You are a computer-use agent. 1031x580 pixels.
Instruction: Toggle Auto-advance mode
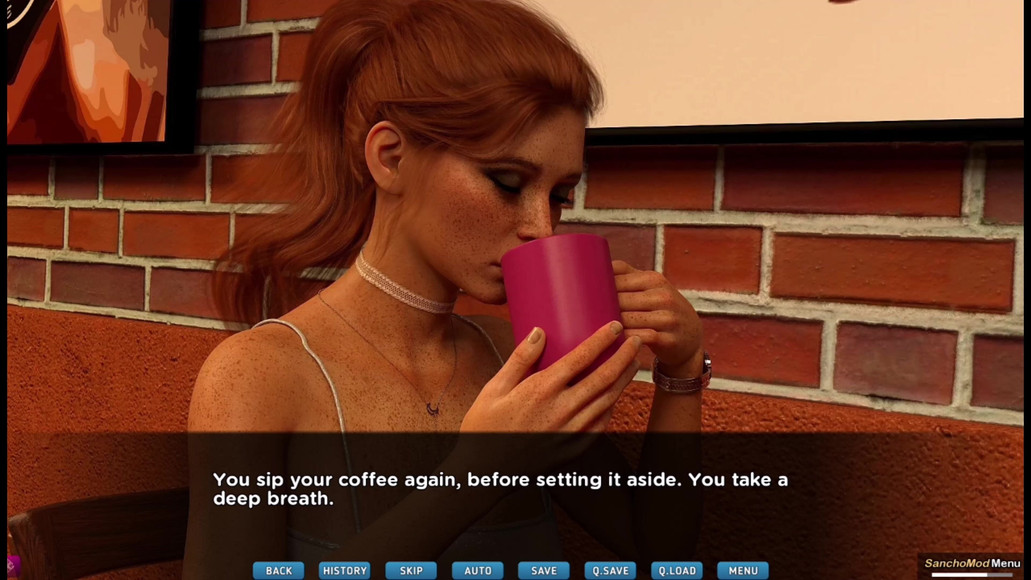(478, 570)
